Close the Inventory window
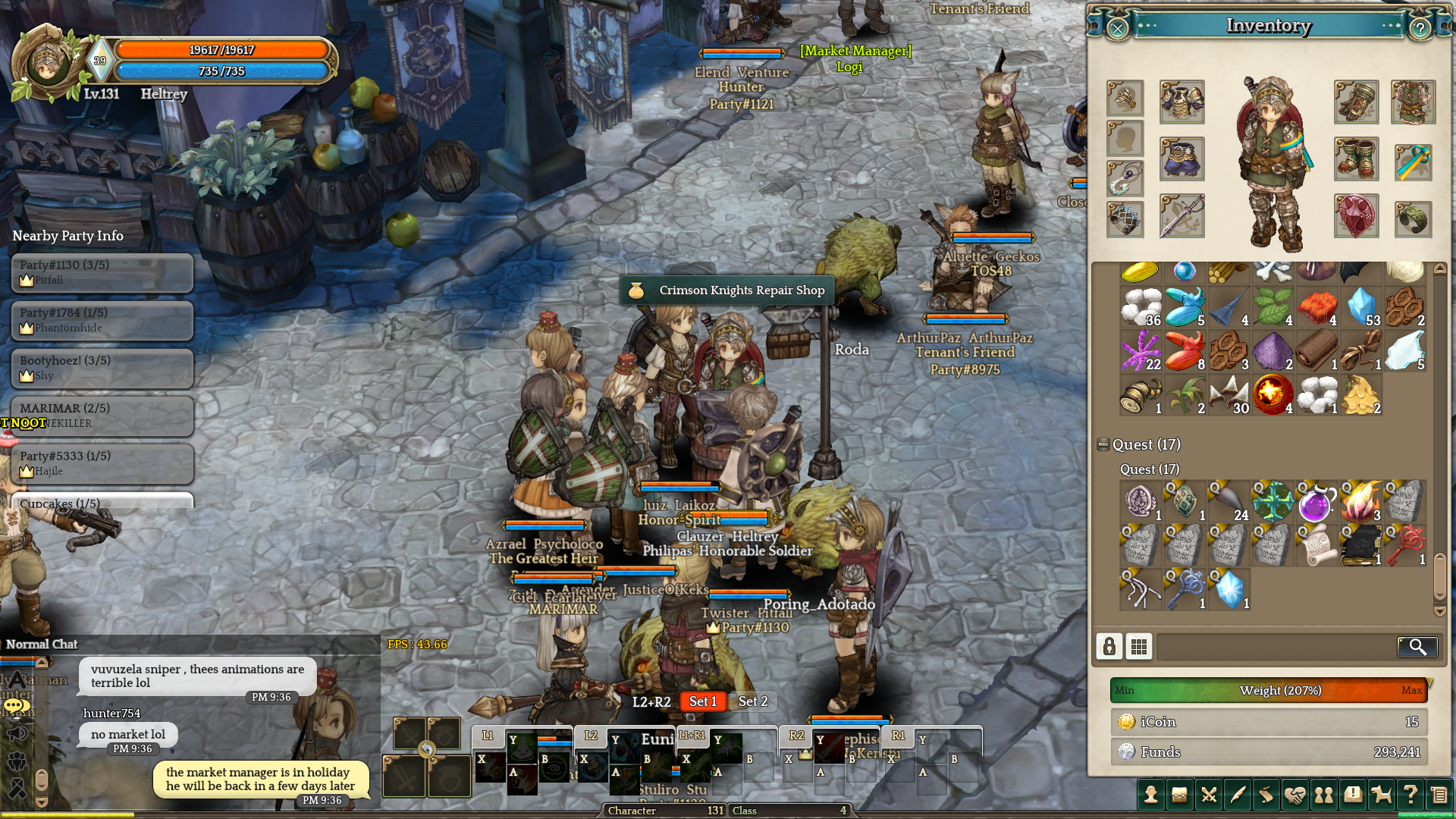This screenshot has width=1456, height=819. [1117, 29]
